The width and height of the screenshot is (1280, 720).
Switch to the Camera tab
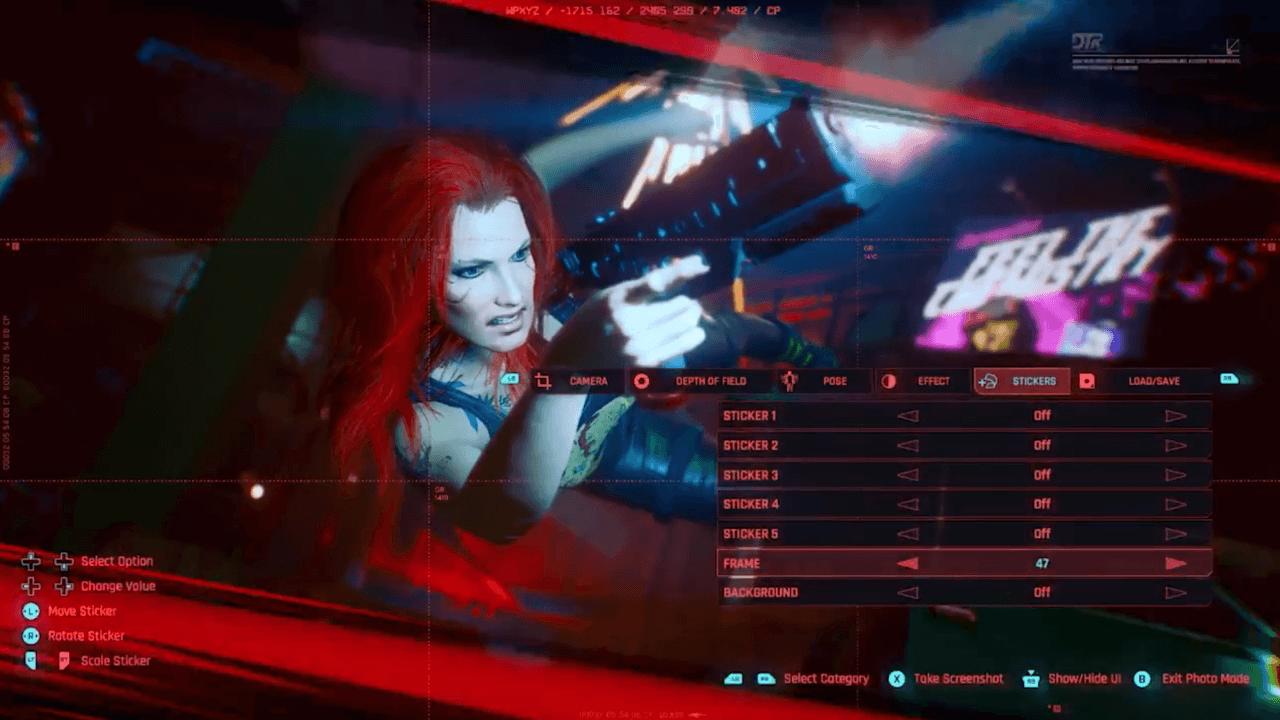pos(576,381)
